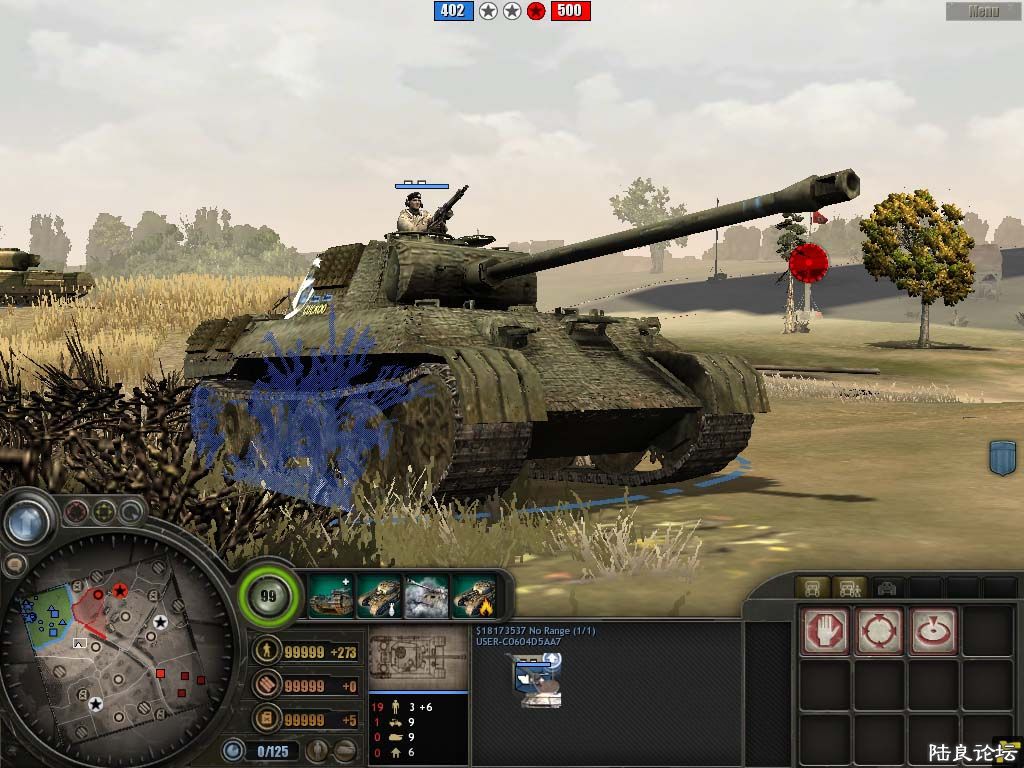Click the green command points circle showing 99

pos(268,597)
